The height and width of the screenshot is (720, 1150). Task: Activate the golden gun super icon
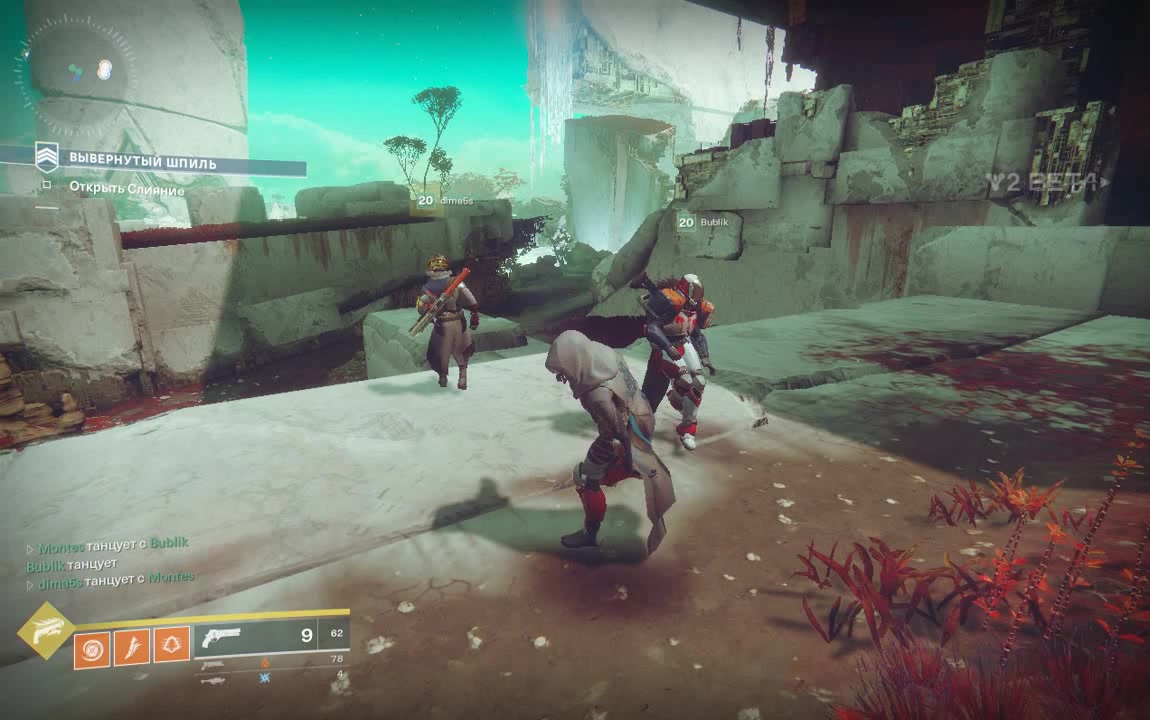click(45, 631)
